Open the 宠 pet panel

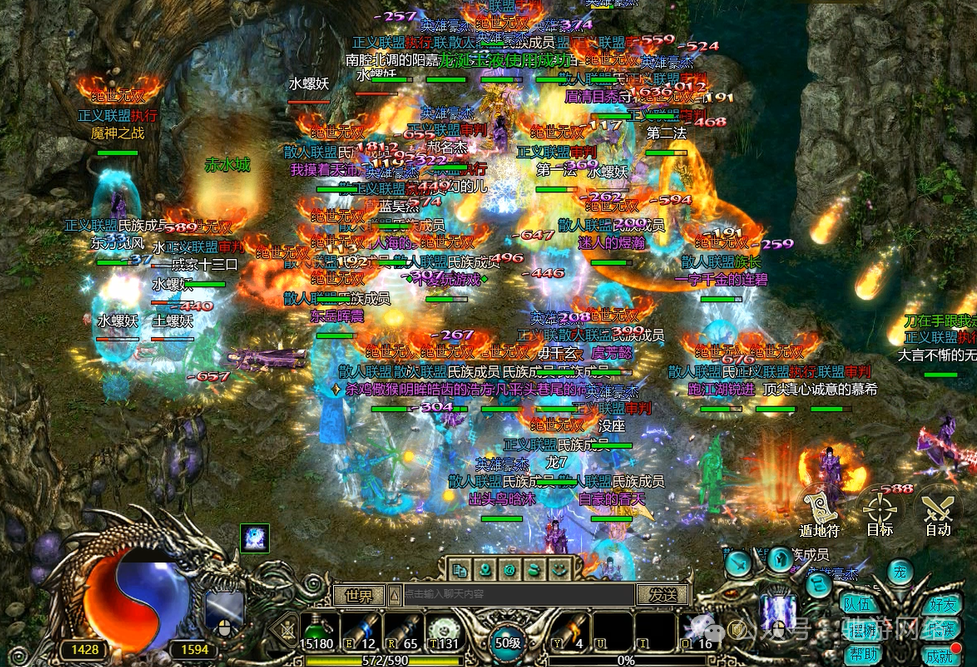(x=902, y=572)
